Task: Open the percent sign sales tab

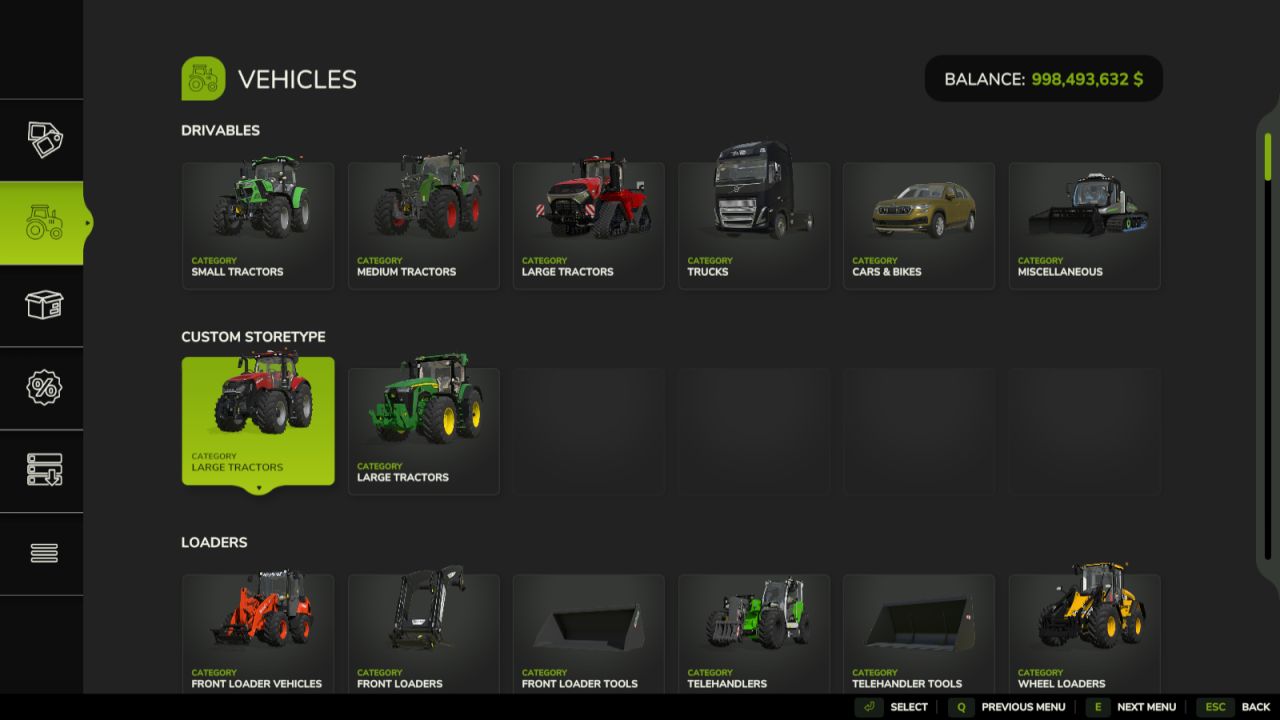Action: coord(43,388)
